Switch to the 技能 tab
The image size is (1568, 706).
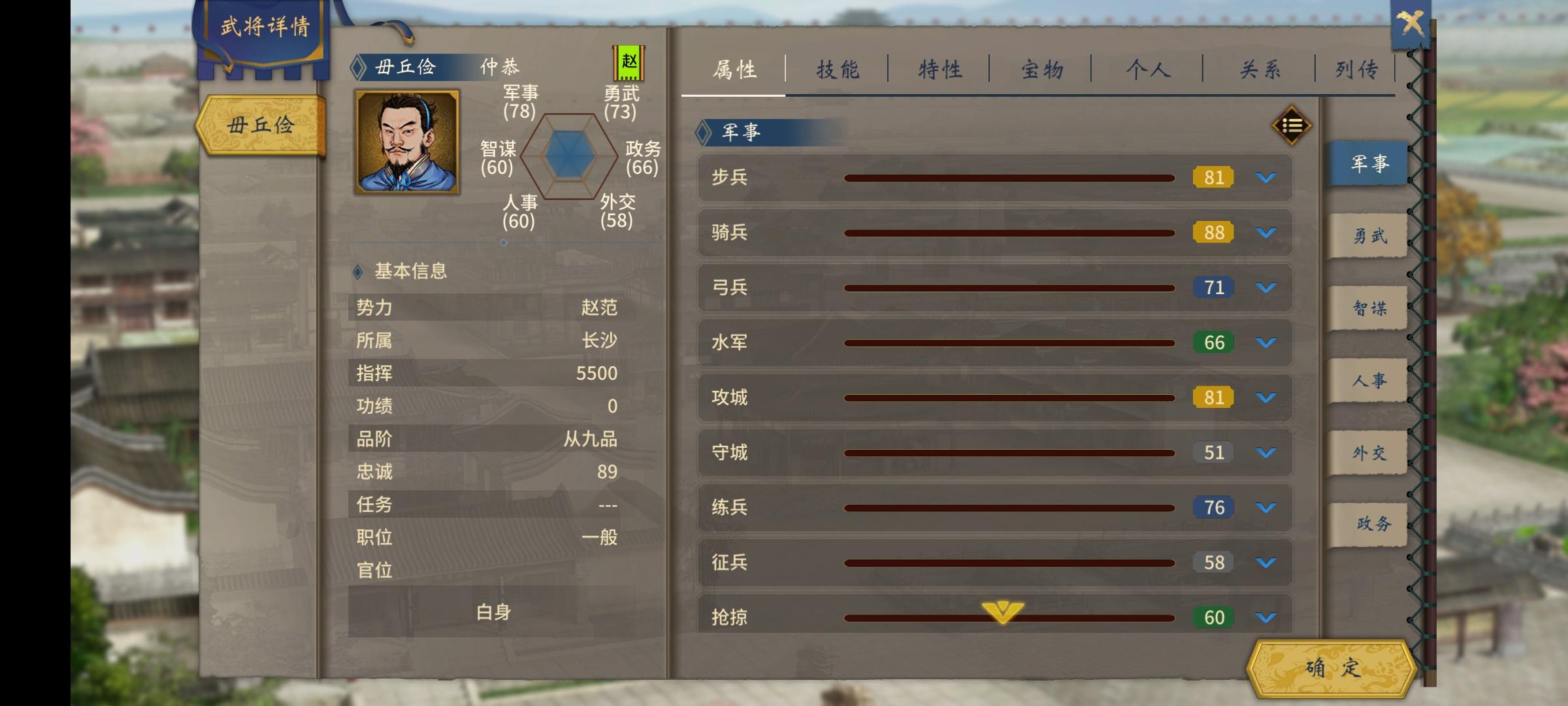tap(838, 68)
